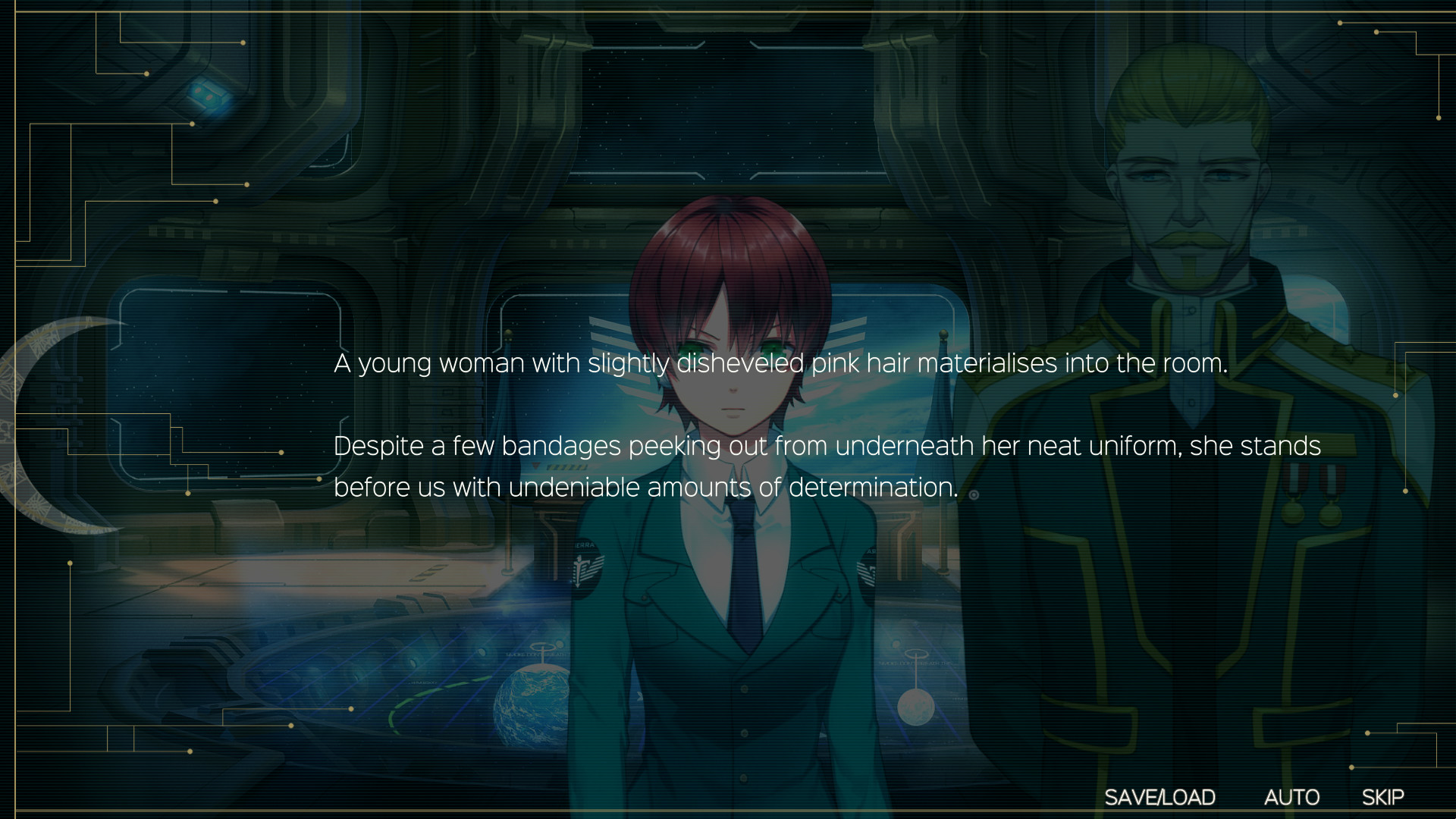Image resolution: width=1456 pixels, height=819 pixels.
Task: Activate SKIP mode to fast-forward dialogue
Action: click(1383, 797)
